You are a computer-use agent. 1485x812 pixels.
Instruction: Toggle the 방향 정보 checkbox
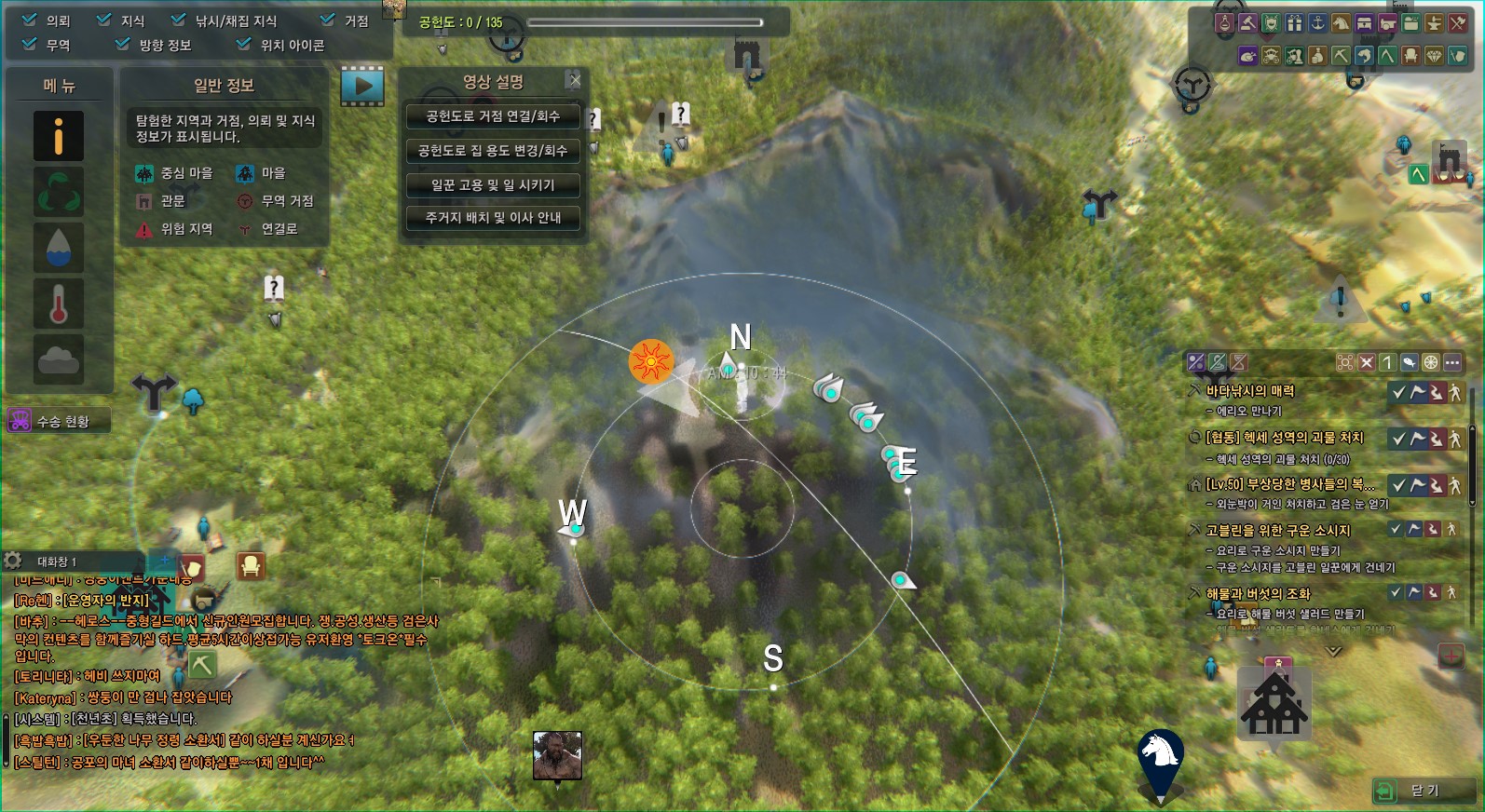point(123,44)
